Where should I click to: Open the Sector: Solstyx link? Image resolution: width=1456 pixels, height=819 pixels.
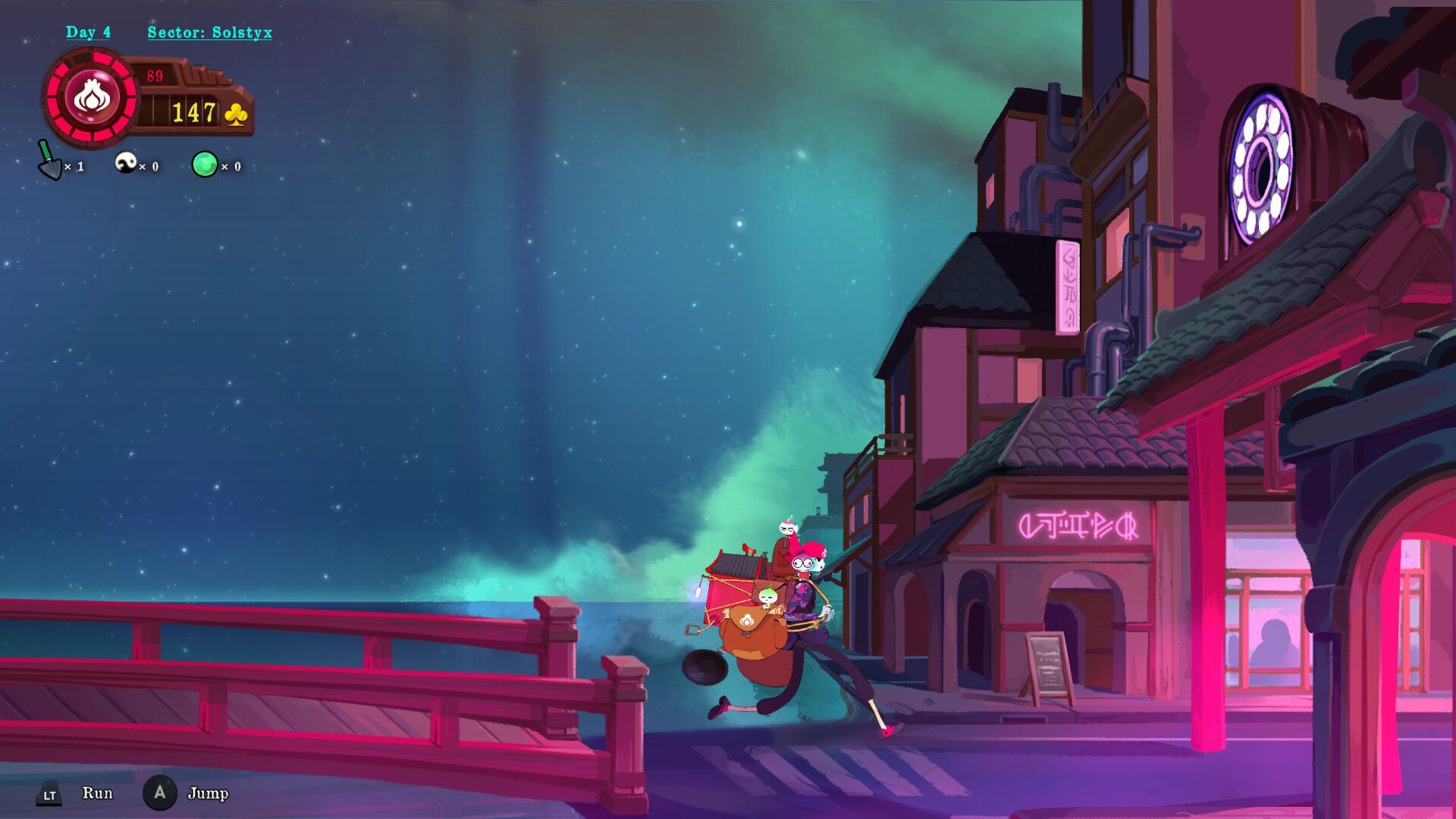pyautogui.click(x=208, y=32)
